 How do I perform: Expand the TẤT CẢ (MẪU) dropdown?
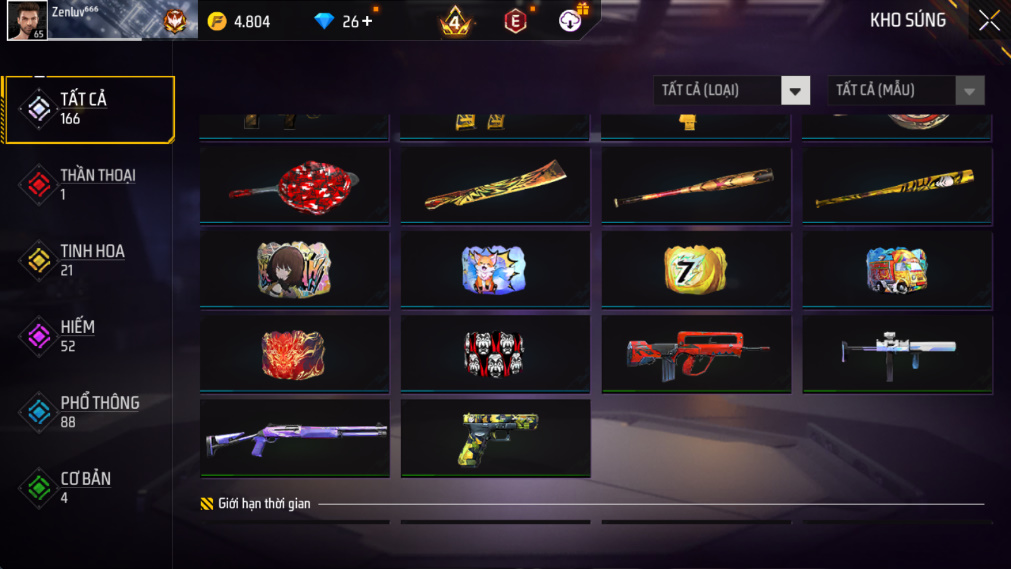point(905,91)
